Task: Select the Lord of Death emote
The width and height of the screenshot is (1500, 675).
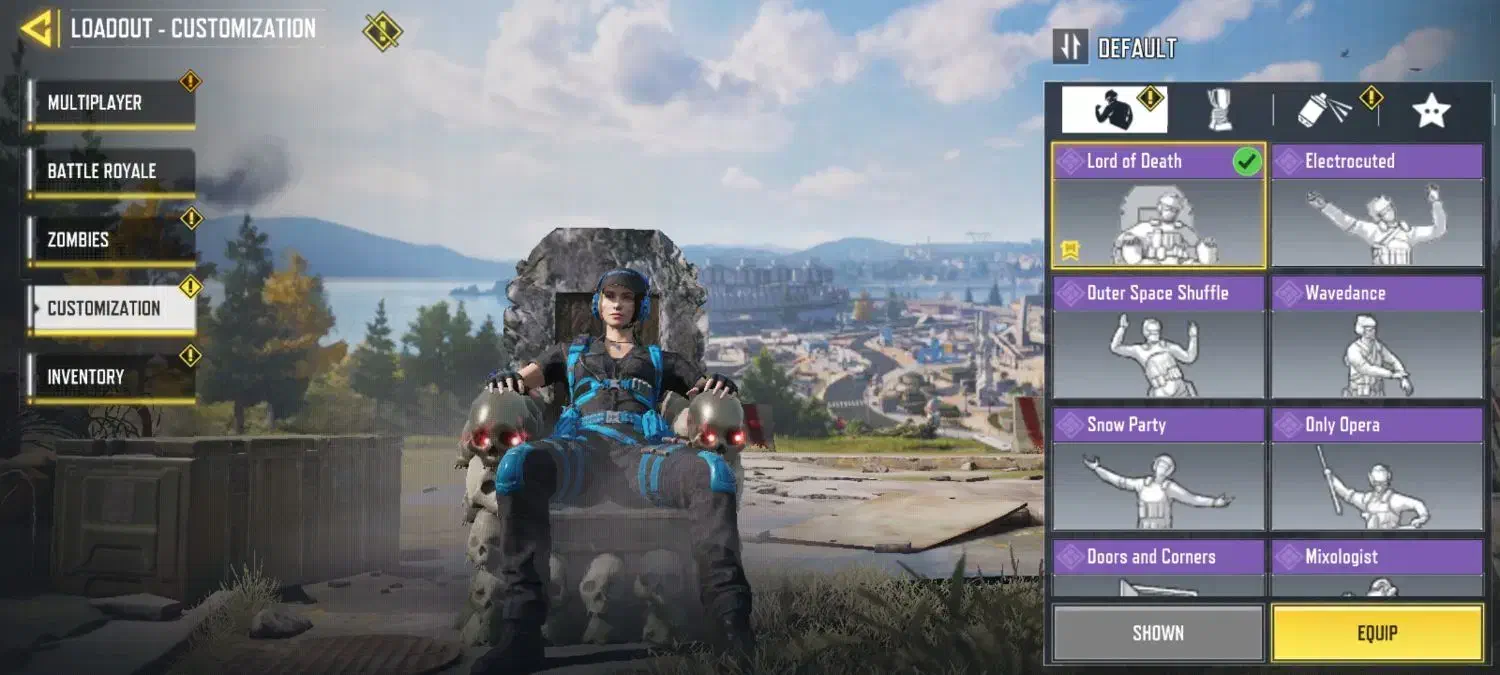Action: point(1158,206)
